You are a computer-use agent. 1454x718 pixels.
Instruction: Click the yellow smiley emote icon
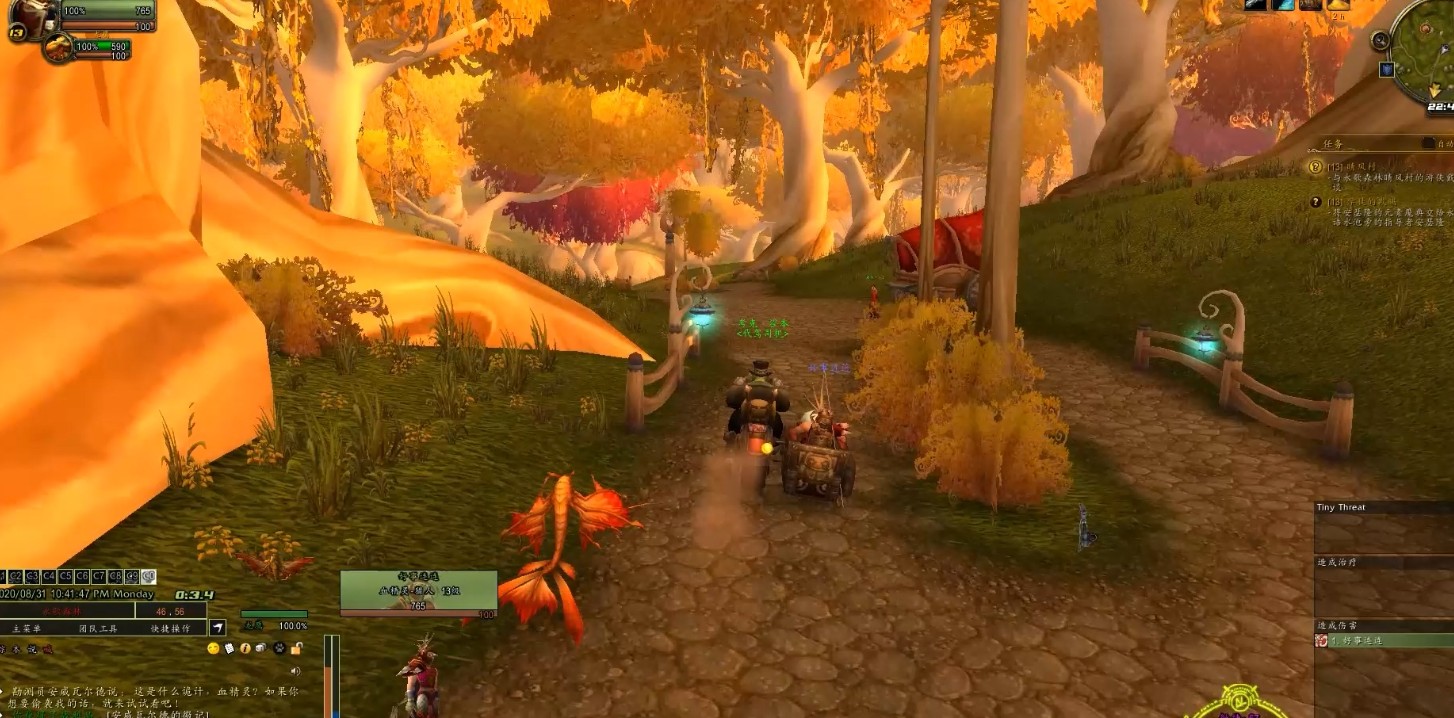point(213,649)
